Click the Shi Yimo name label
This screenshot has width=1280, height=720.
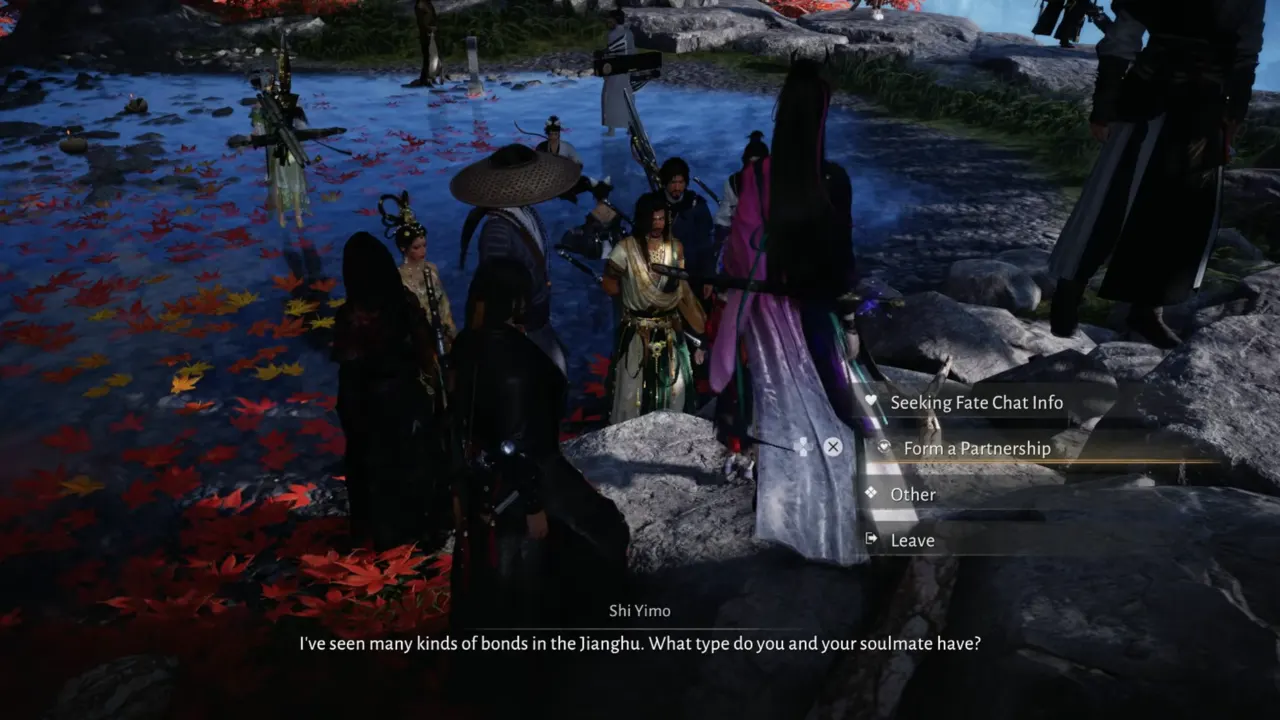pos(640,610)
